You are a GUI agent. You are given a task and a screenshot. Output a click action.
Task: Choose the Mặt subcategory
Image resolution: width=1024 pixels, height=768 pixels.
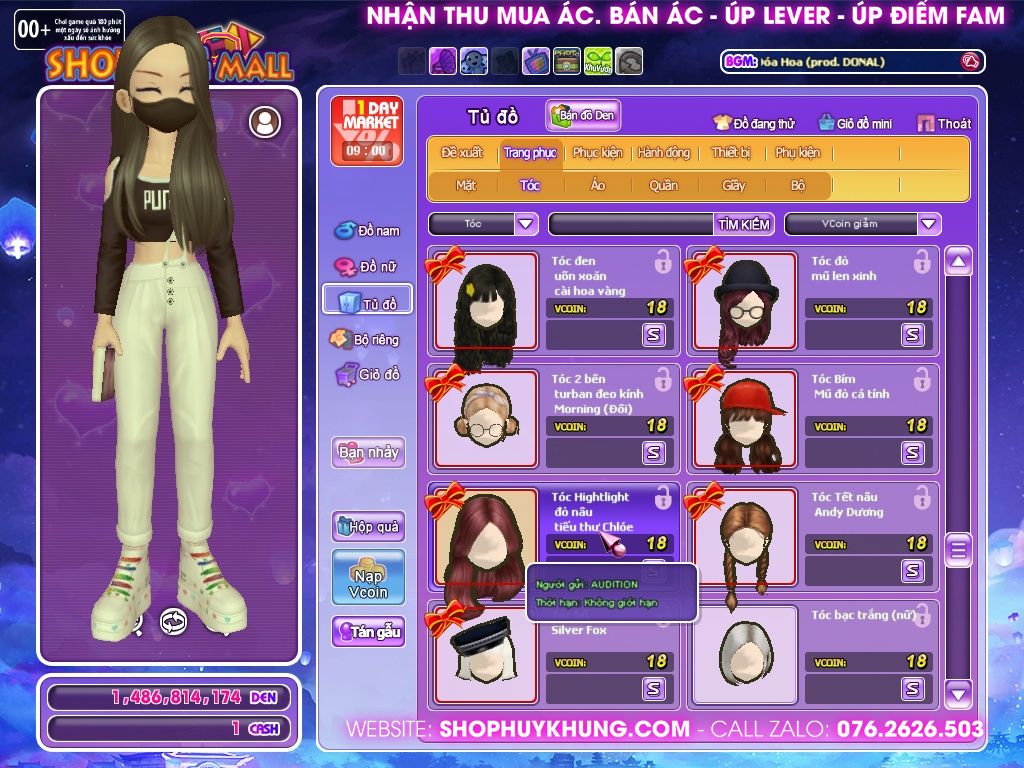pyautogui.click(x=466, y=185)
